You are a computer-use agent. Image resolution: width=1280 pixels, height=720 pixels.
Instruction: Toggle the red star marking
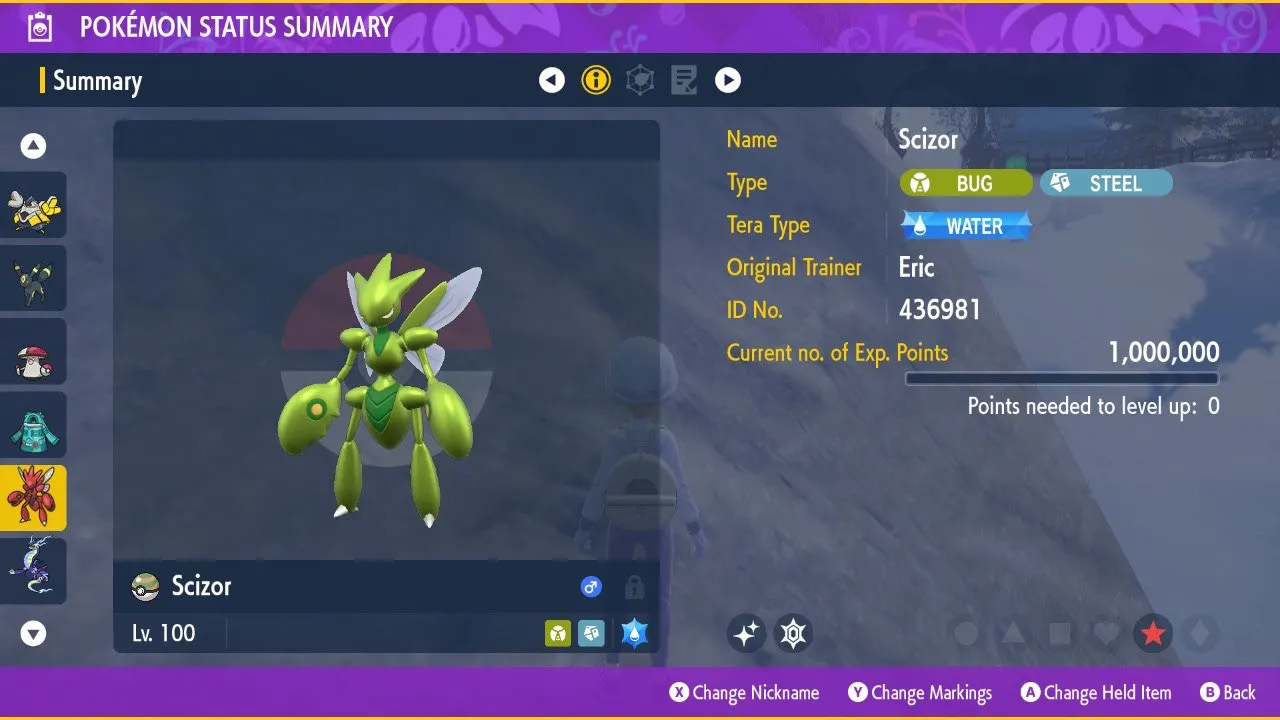tap(1153, 633)
